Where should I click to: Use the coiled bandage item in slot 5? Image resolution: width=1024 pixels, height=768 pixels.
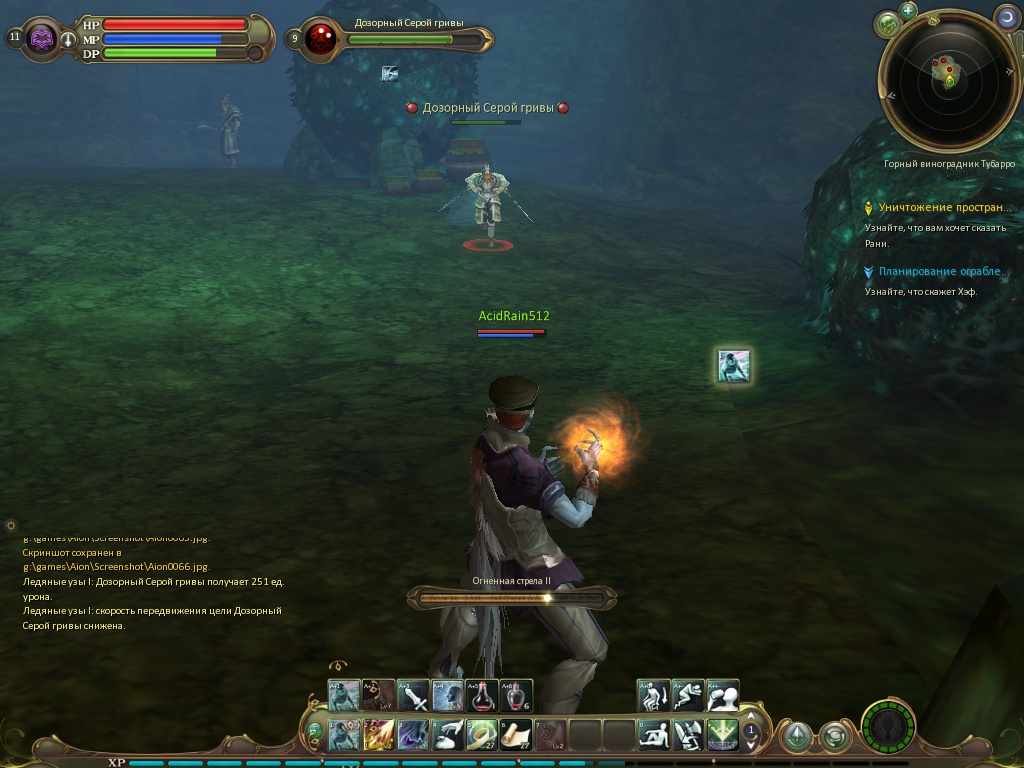[482, 735]
